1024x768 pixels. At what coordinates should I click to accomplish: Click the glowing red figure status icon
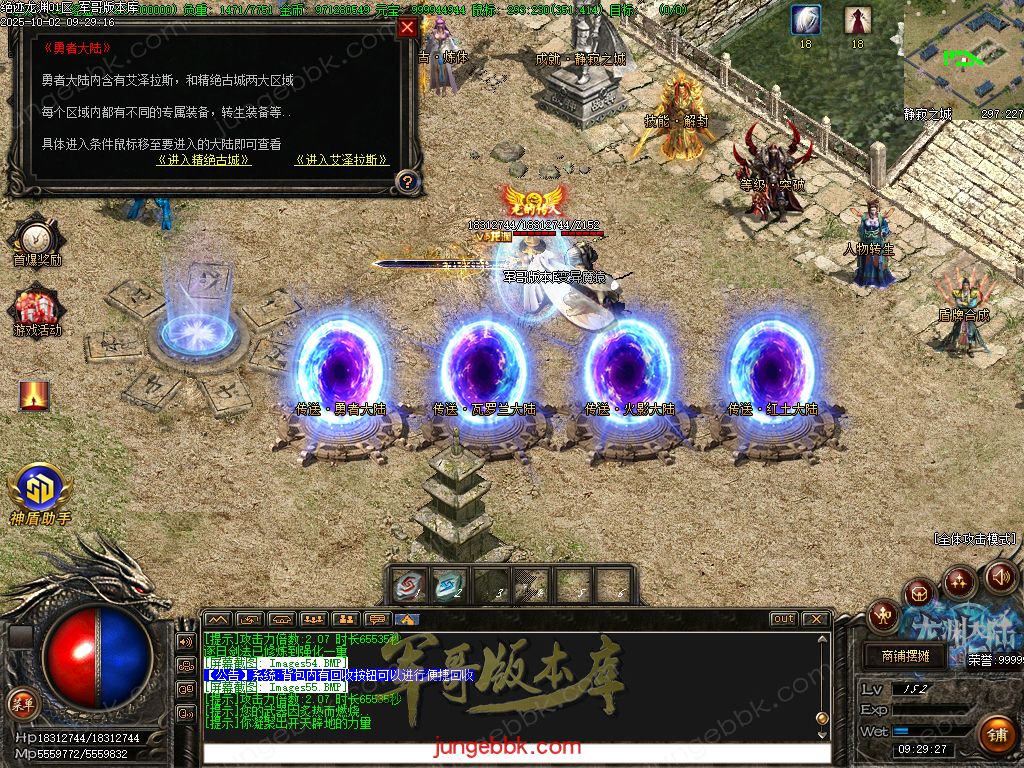point(34,396)
